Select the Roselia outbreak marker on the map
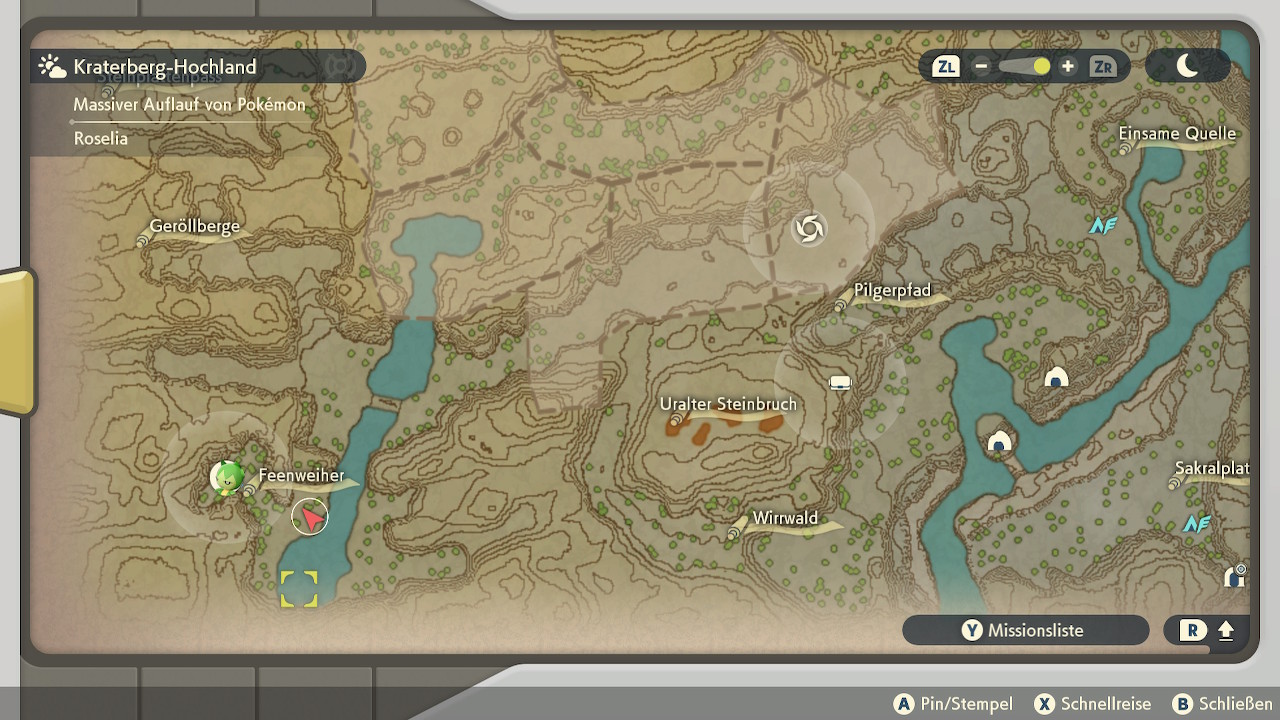 227,477
